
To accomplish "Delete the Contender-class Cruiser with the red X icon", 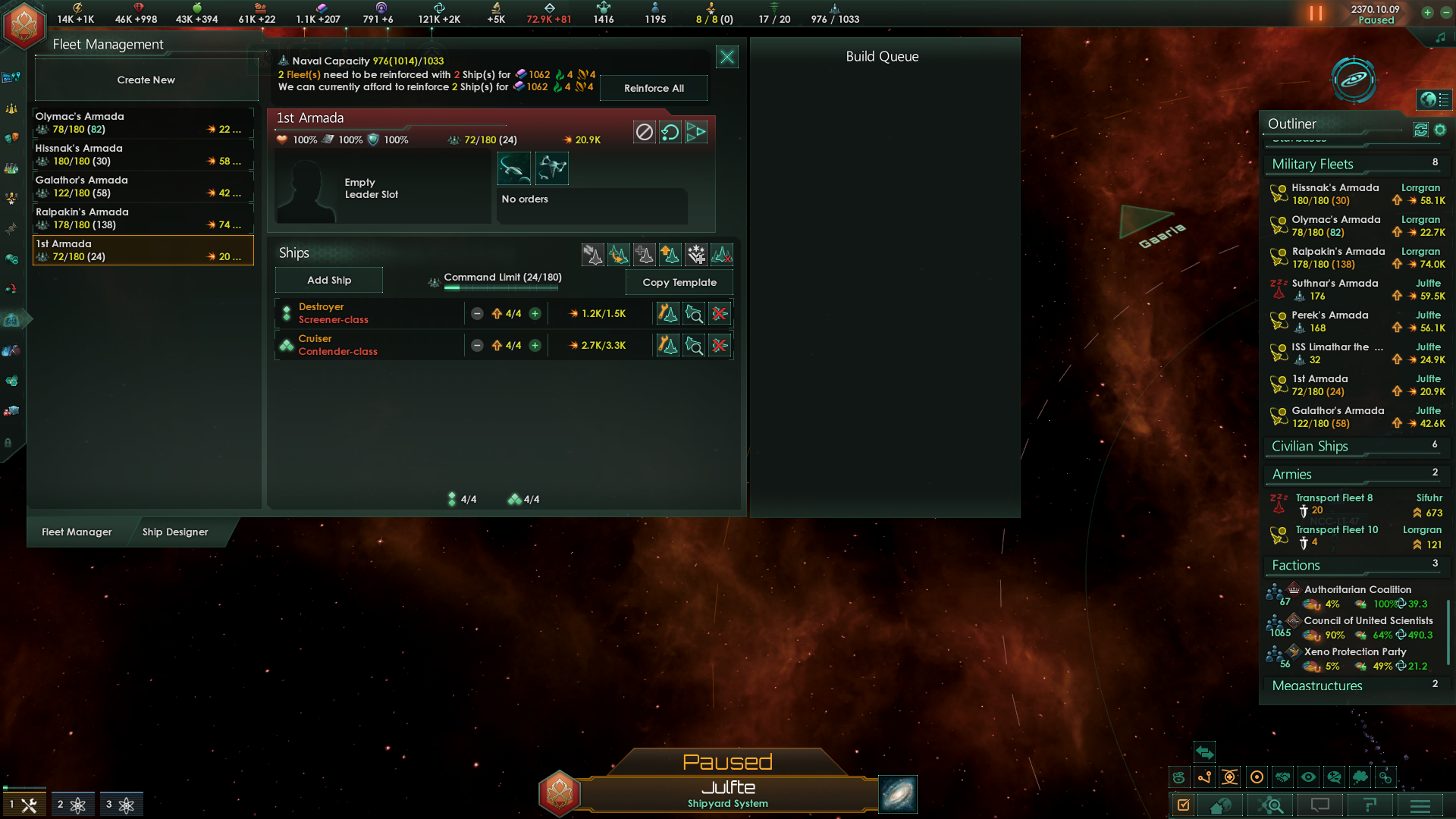I will click(719, 345).
